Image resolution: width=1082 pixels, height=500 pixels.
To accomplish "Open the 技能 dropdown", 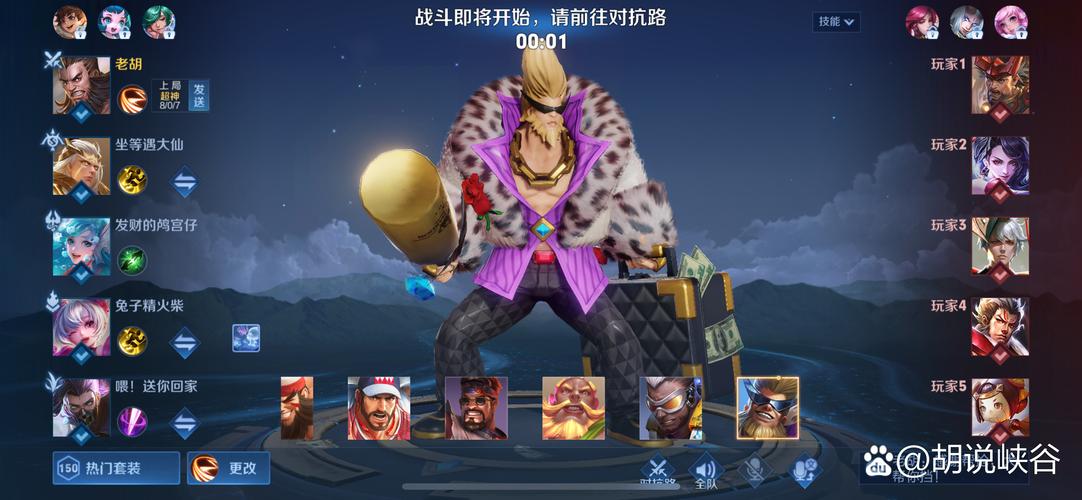I will pos(838,21).
